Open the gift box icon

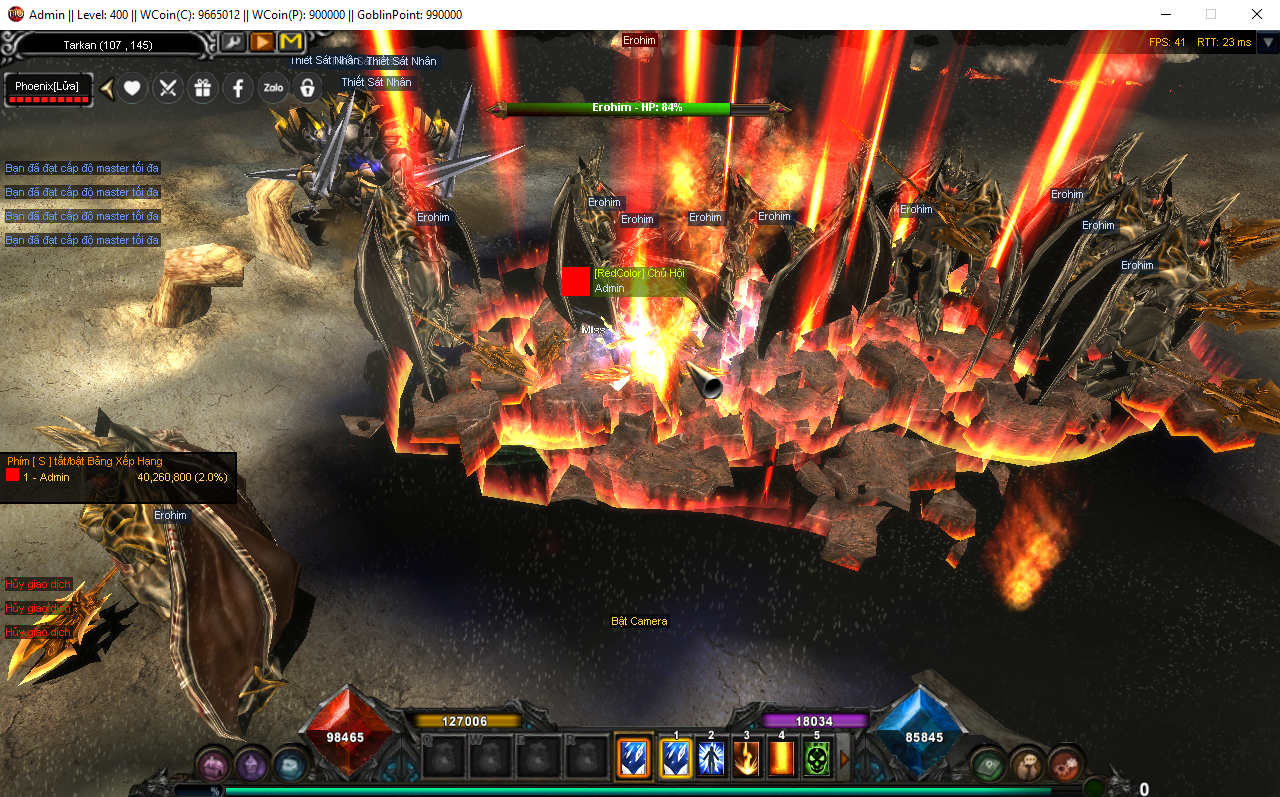pos(203,88)
